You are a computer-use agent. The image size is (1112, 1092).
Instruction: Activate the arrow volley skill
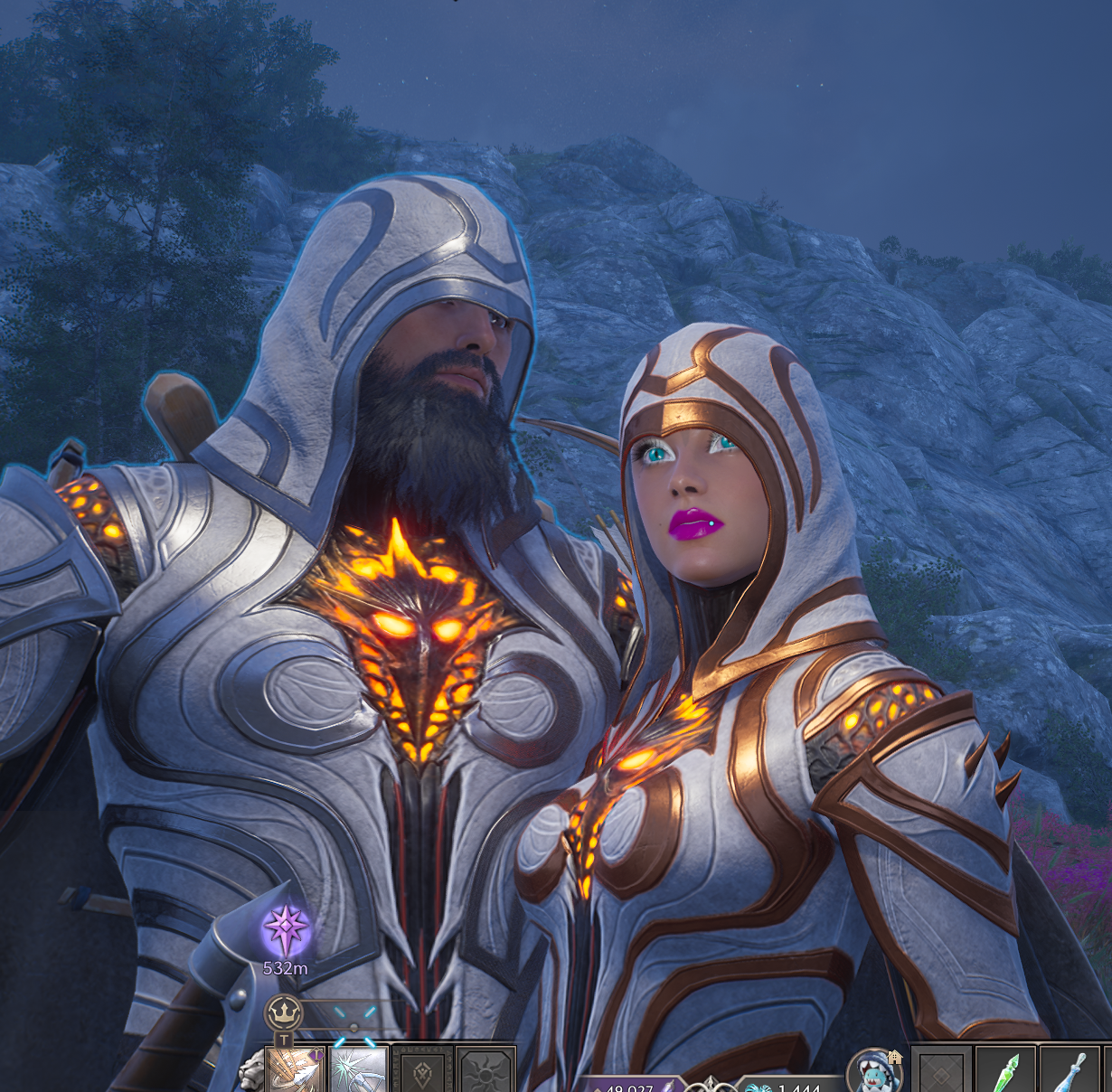(296, 1072)
